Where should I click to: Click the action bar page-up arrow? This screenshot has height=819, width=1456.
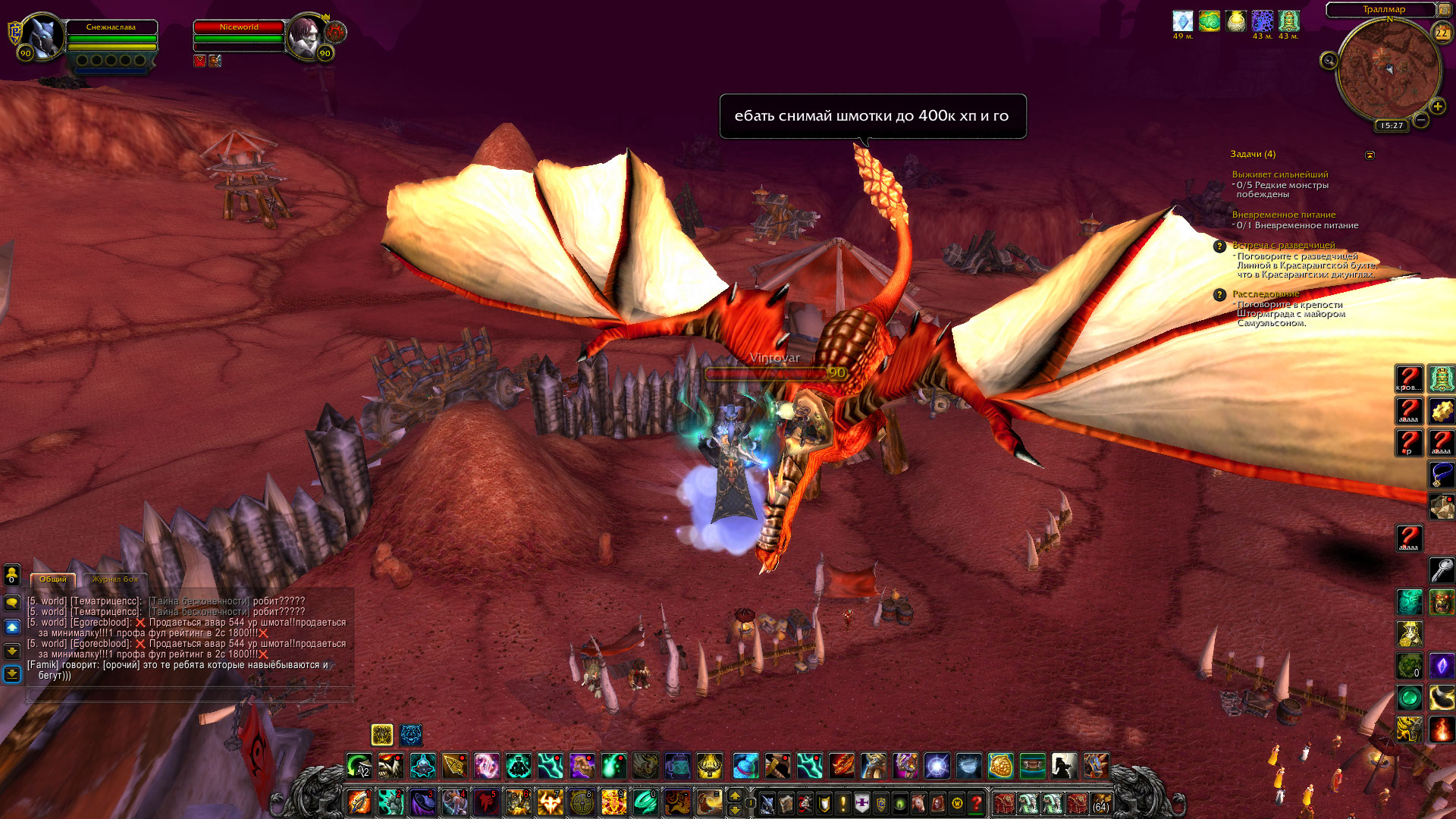pyautogui.click(x=734, y=795)
